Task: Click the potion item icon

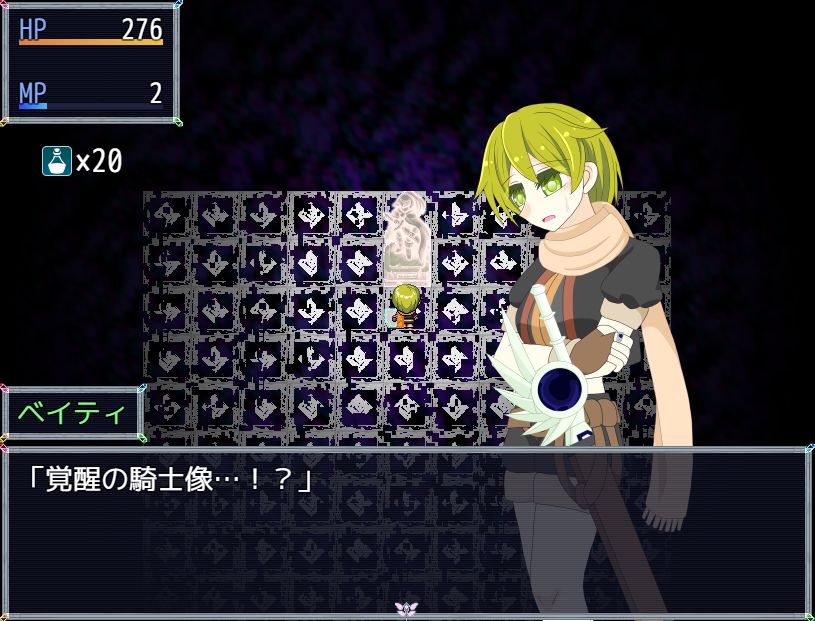Action: (57, 160)
